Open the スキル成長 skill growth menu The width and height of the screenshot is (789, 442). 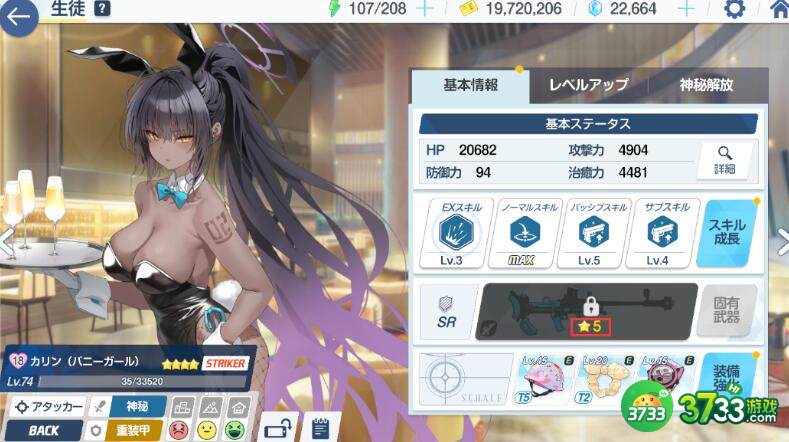click(729, 230)
